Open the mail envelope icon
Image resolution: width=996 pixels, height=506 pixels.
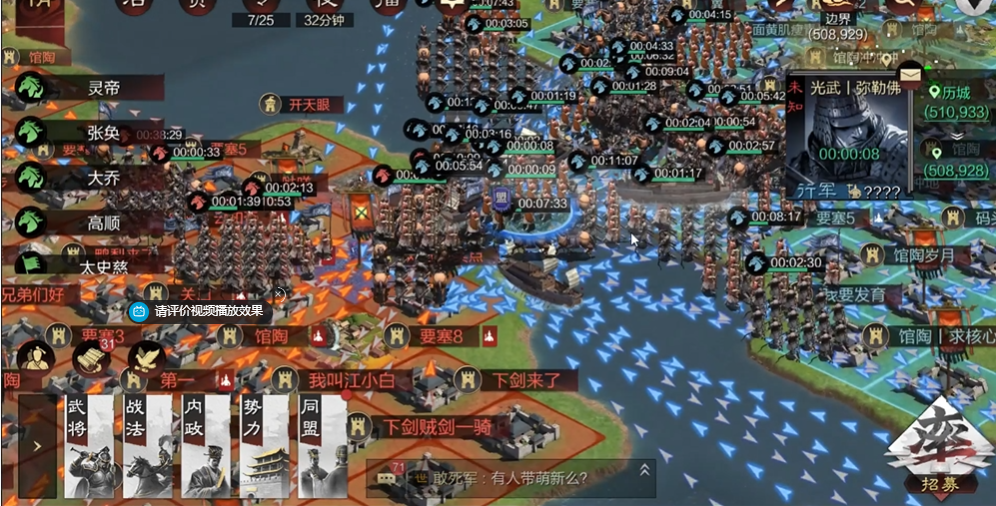[x=910, y=73]
